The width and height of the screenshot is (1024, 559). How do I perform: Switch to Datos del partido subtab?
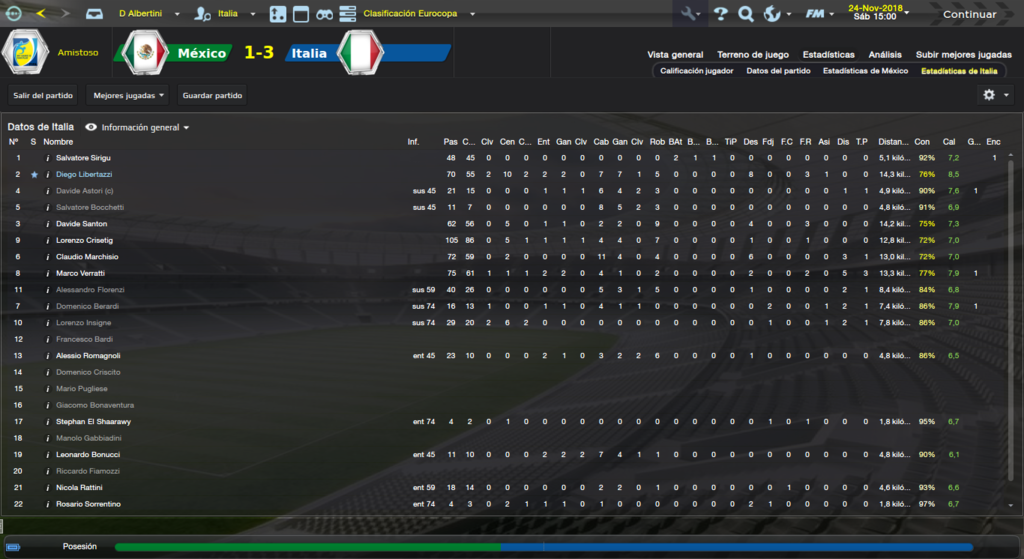pos(779,71)
